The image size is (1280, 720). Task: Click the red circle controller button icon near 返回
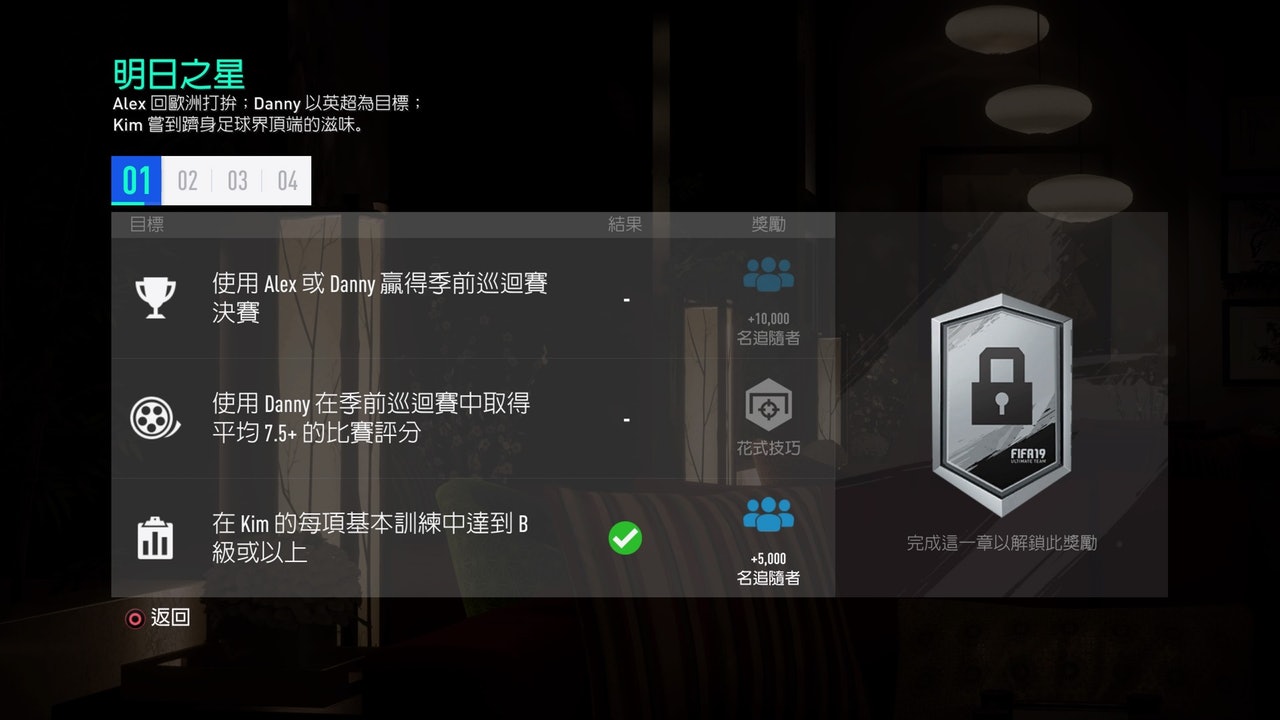pyautogui.click(x=133, y=618)
